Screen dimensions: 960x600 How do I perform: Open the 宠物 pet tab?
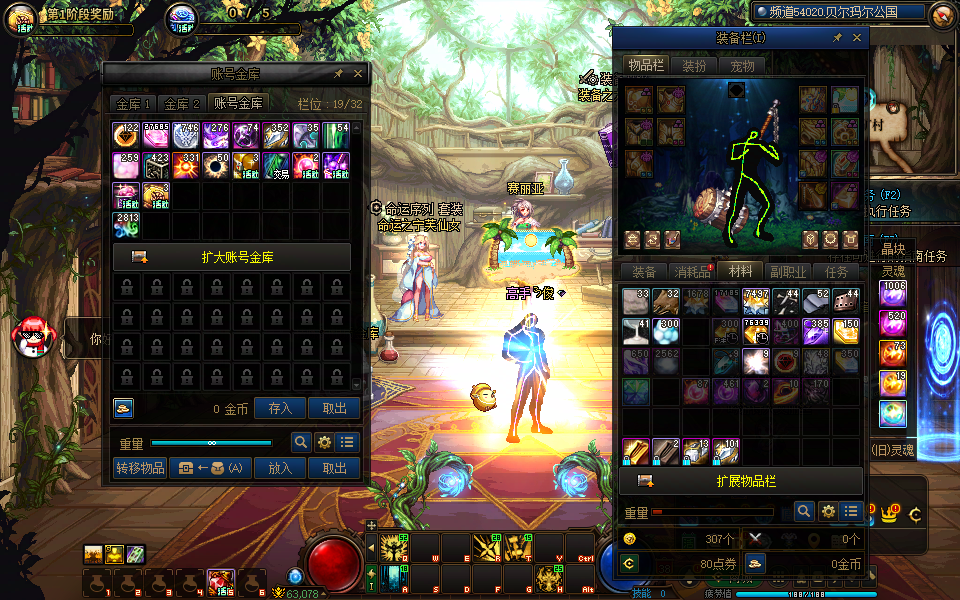pyautogui.click(x=742, y=66)
